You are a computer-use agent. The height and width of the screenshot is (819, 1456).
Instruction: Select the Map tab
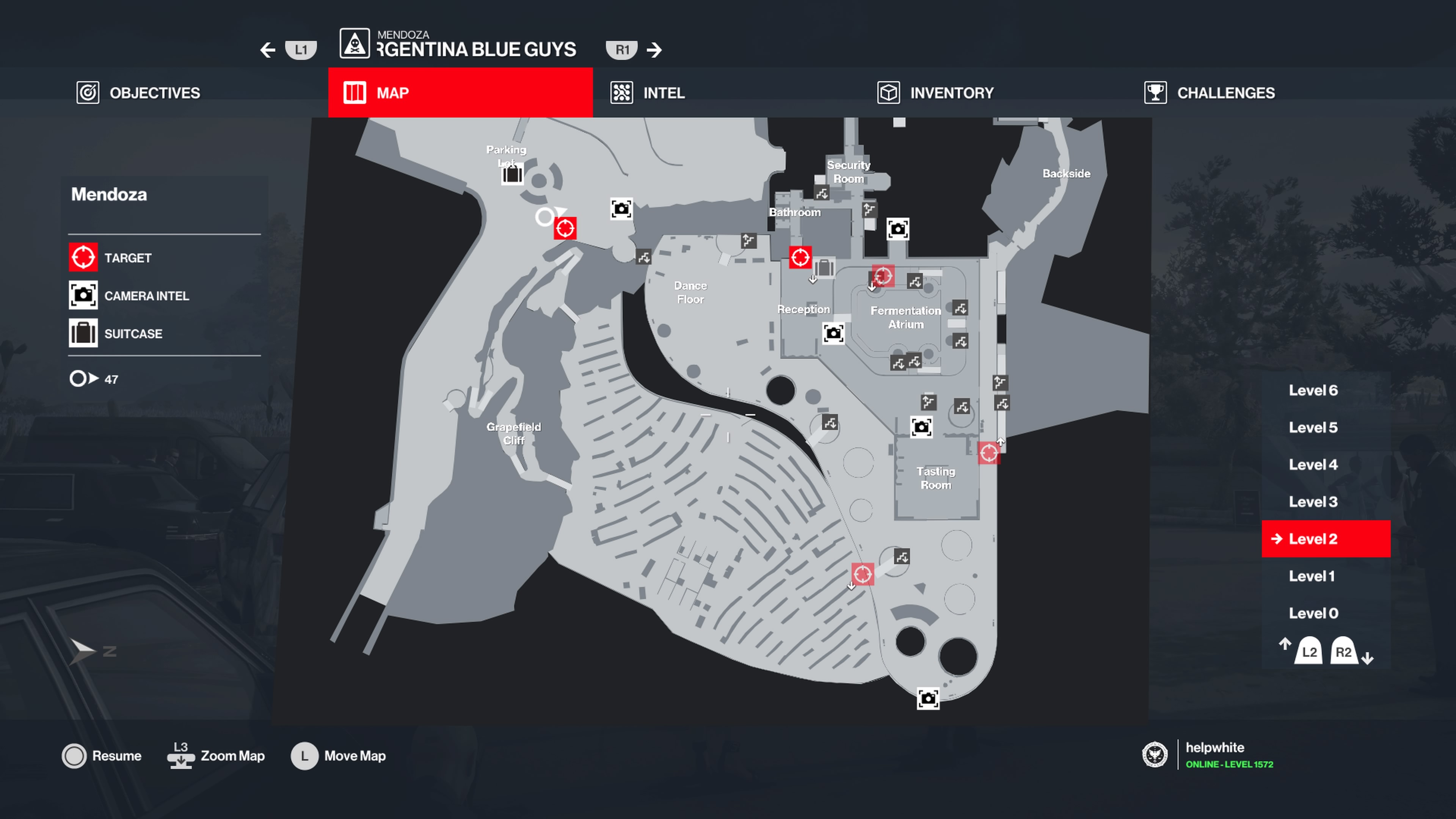pos(460,93)
